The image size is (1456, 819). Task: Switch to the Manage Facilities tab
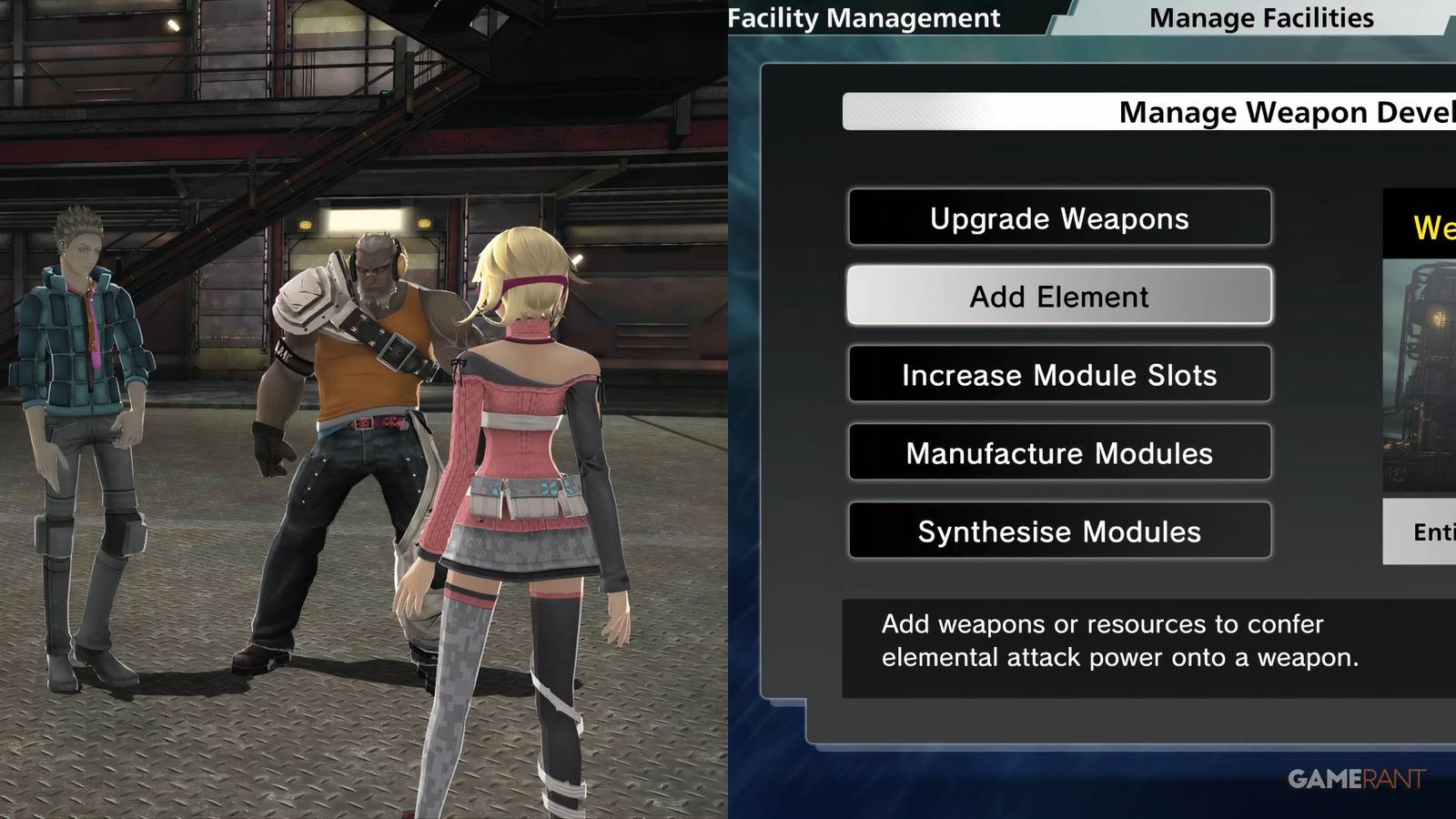(1261, 17)
